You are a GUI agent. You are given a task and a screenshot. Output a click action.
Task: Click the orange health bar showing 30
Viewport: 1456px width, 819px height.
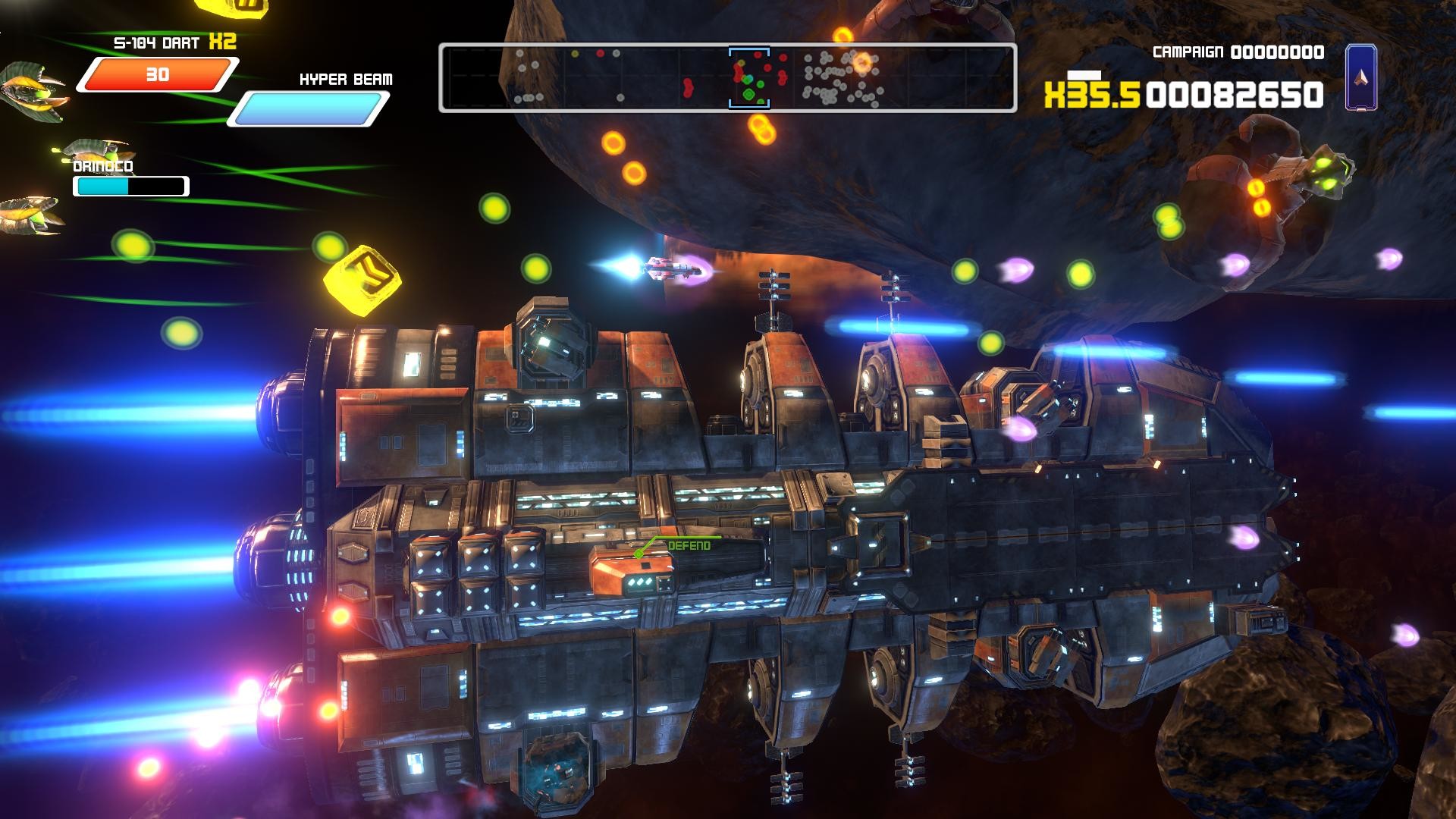click(159, 74)
